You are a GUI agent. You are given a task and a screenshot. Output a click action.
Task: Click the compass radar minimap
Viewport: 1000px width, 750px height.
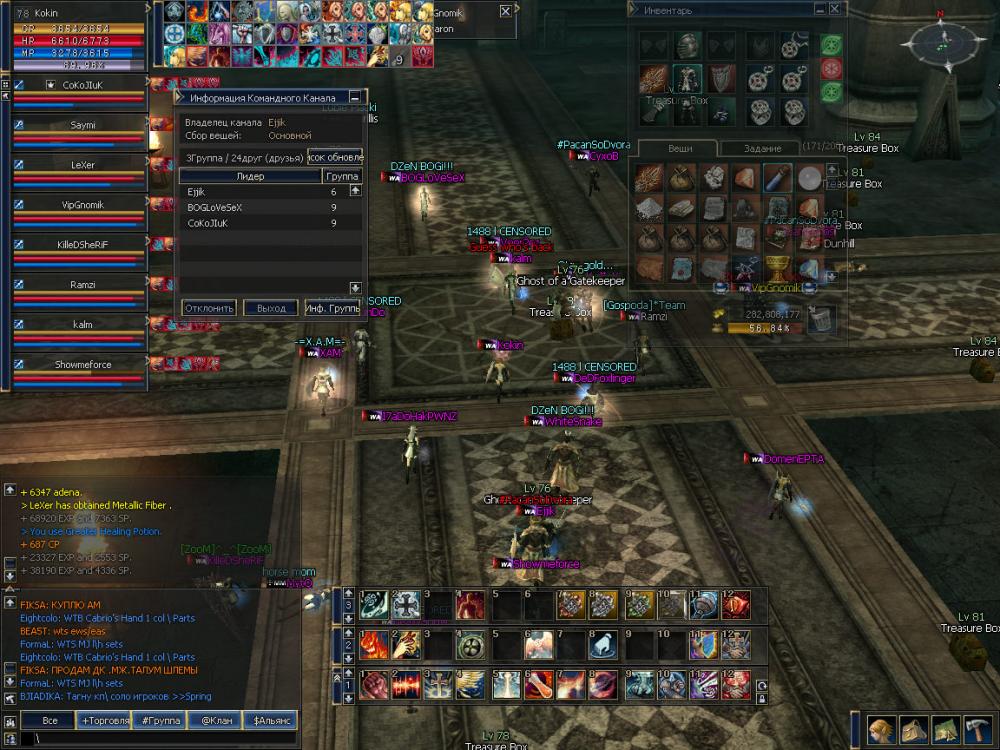pyautogui.click(x=941, y=42)
